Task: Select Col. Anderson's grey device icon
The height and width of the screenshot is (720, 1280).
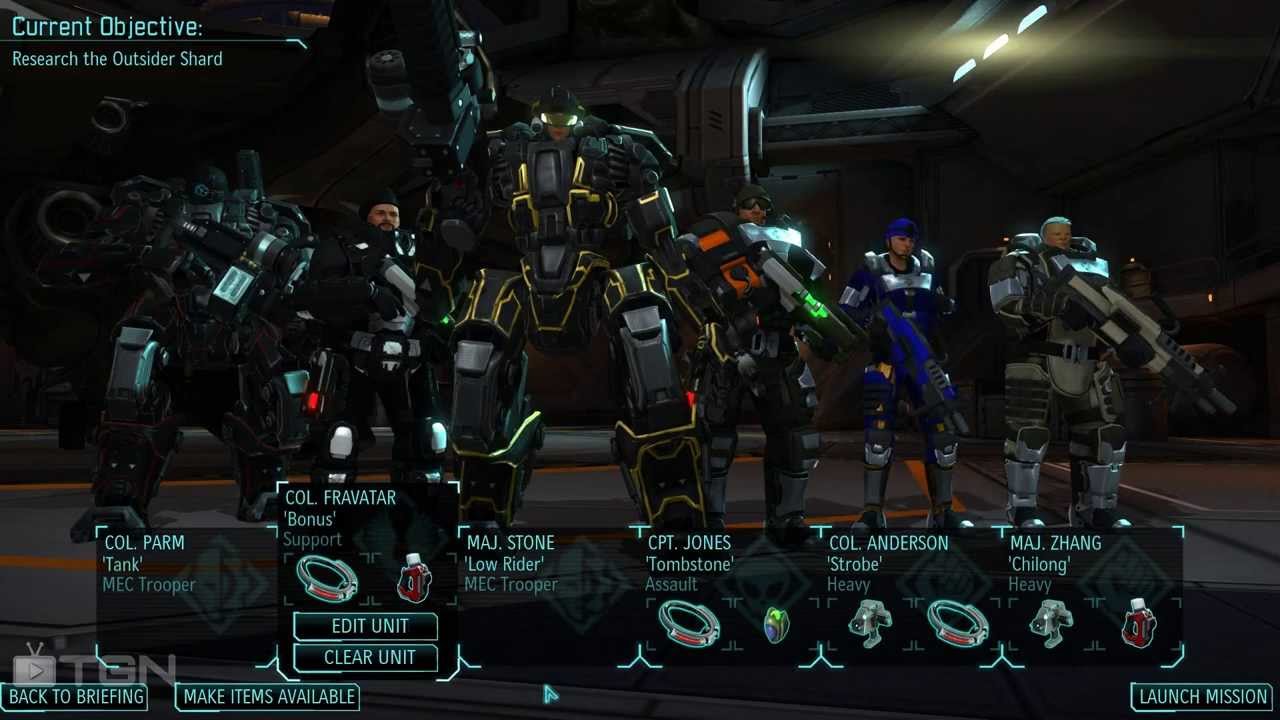Action: click(870, 623)
